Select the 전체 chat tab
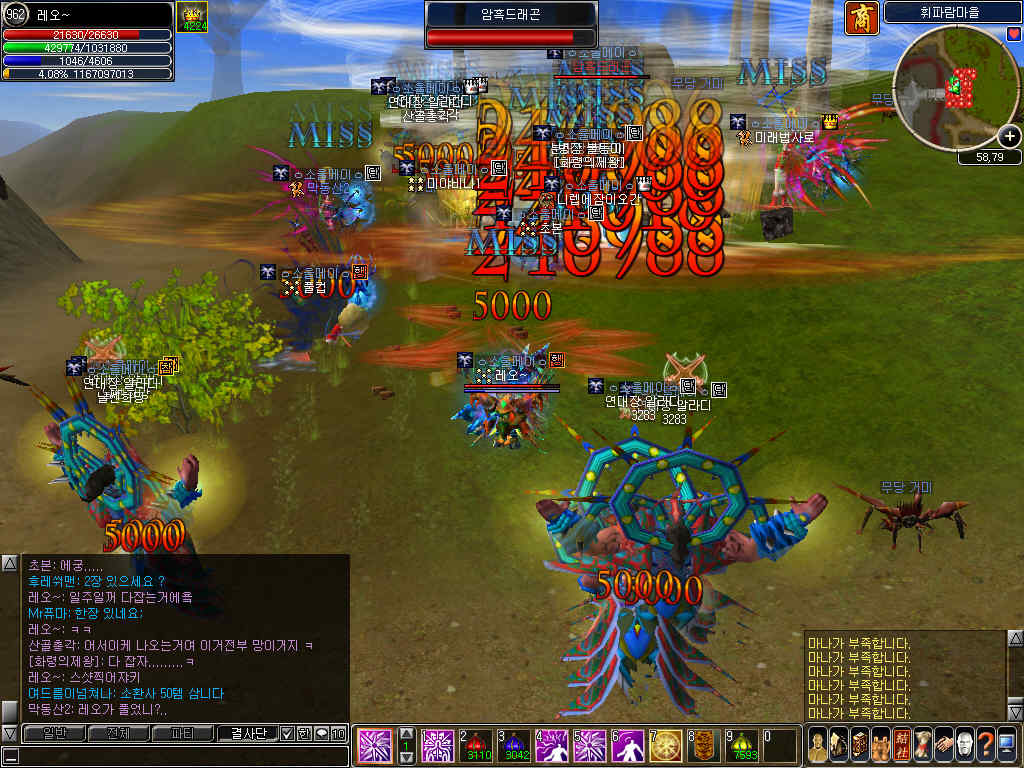The width and height of the screenshot is (1024, 768). 118,733
